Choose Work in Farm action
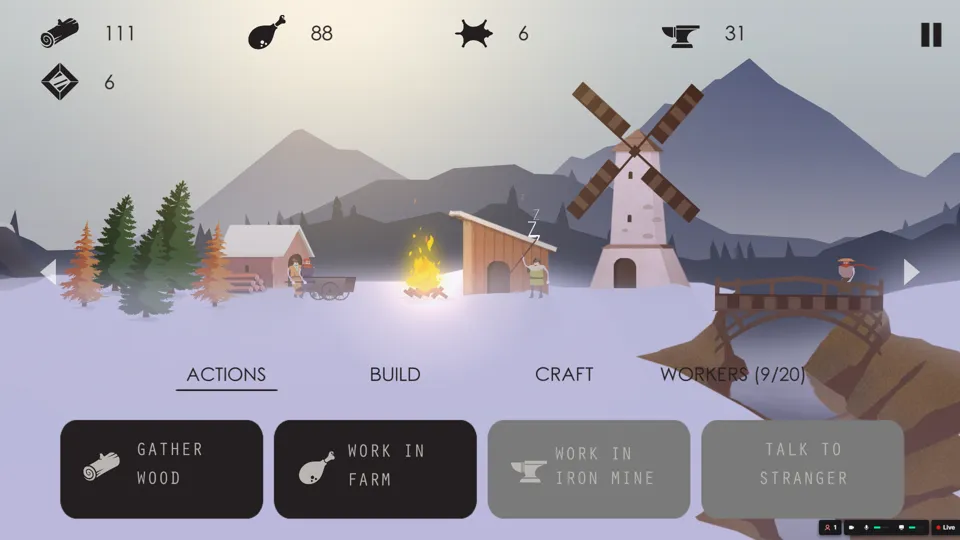960x540 pixels. [x=375, y=469]
